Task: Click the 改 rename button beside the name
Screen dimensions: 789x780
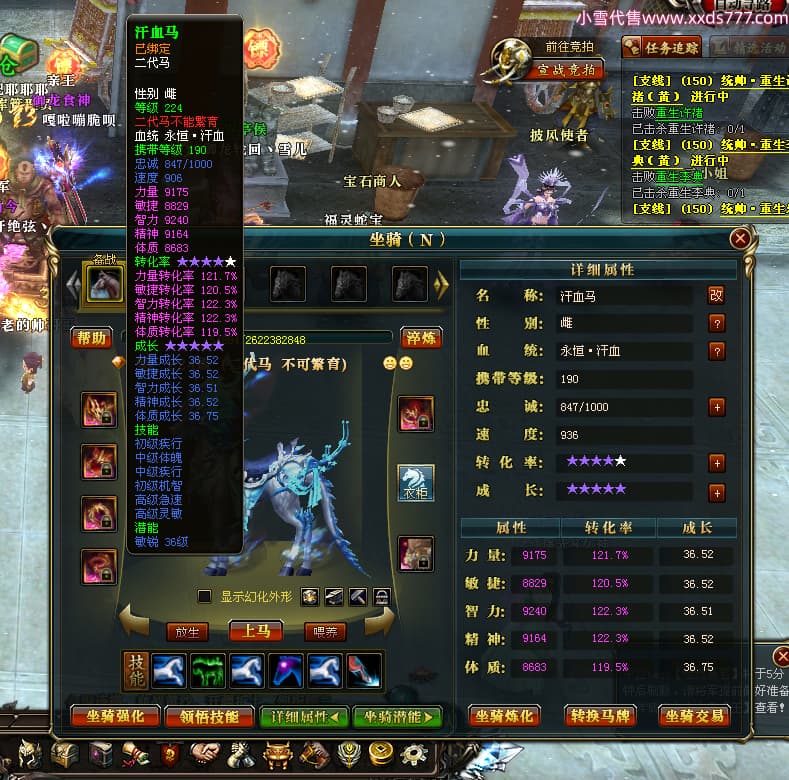Action: pos(716,295)
